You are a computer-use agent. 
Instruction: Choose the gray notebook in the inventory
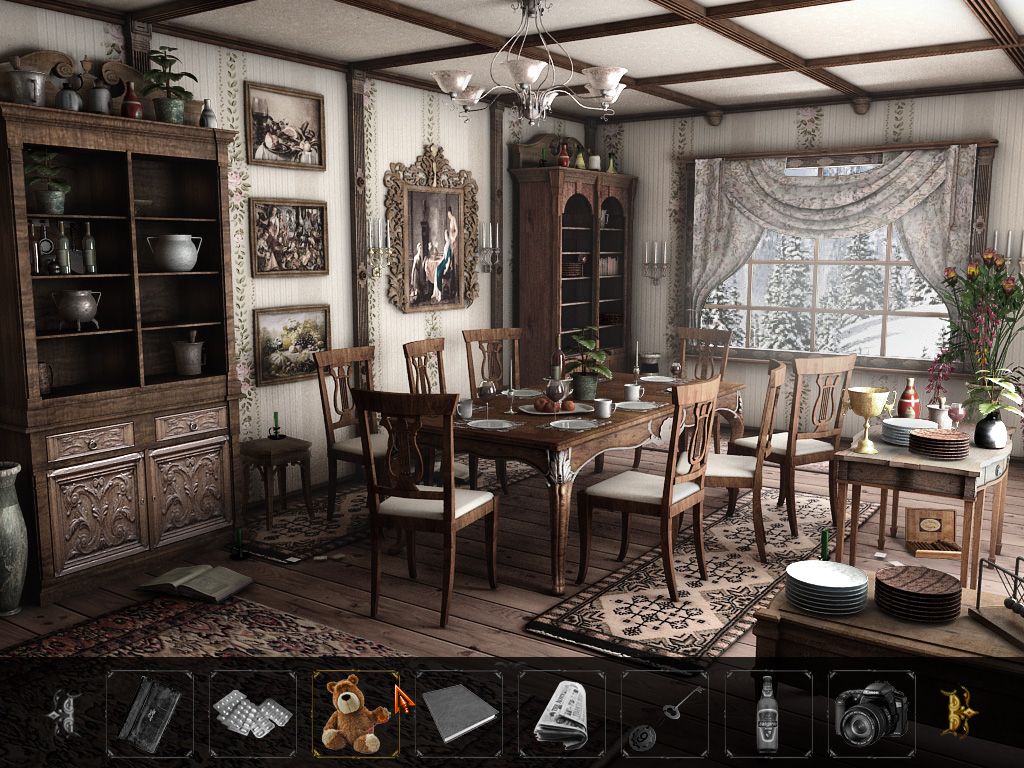[x=459, y=713]
